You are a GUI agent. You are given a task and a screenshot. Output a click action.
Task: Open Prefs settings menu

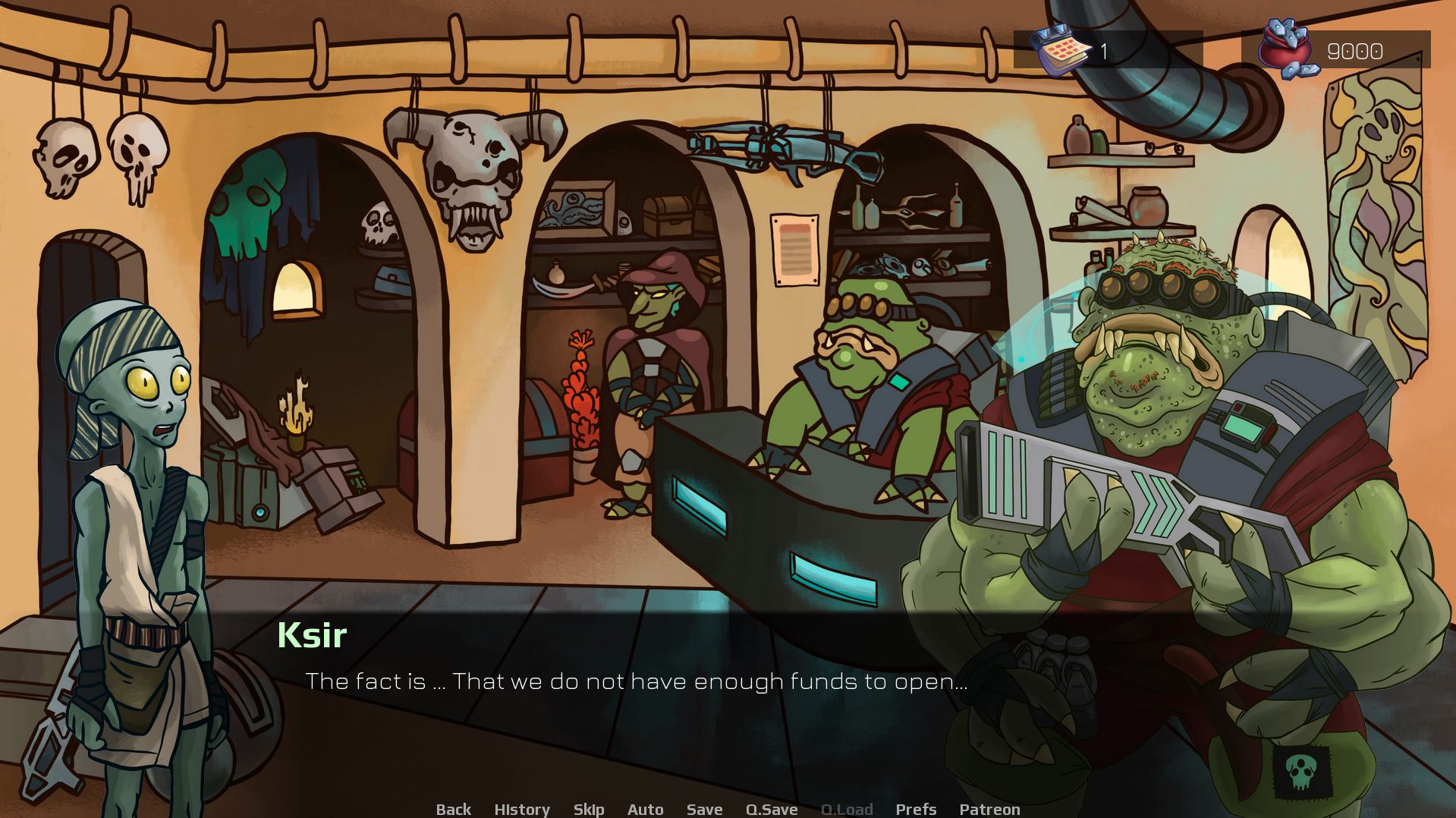[916, 809]
